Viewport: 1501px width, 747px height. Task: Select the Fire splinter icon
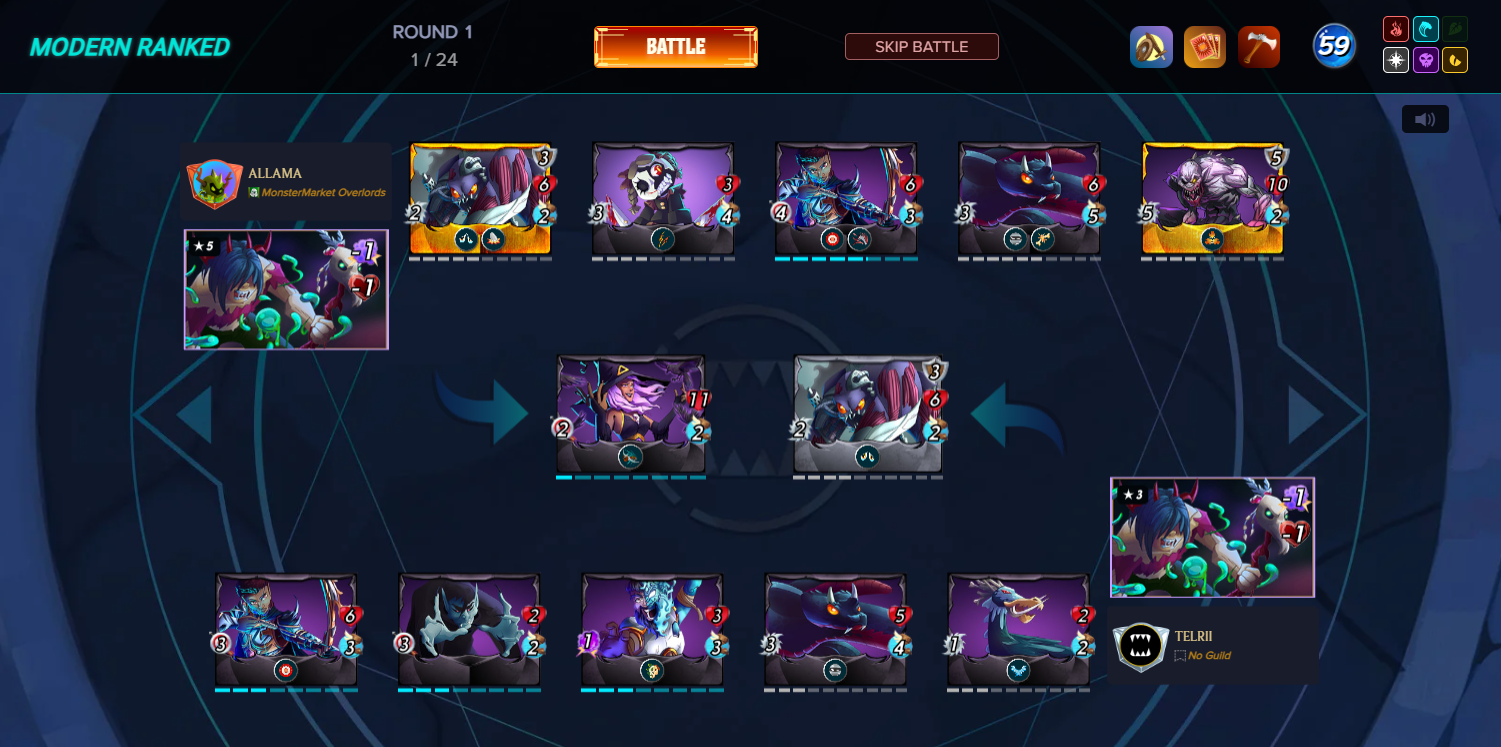[x=1397, y=30]
